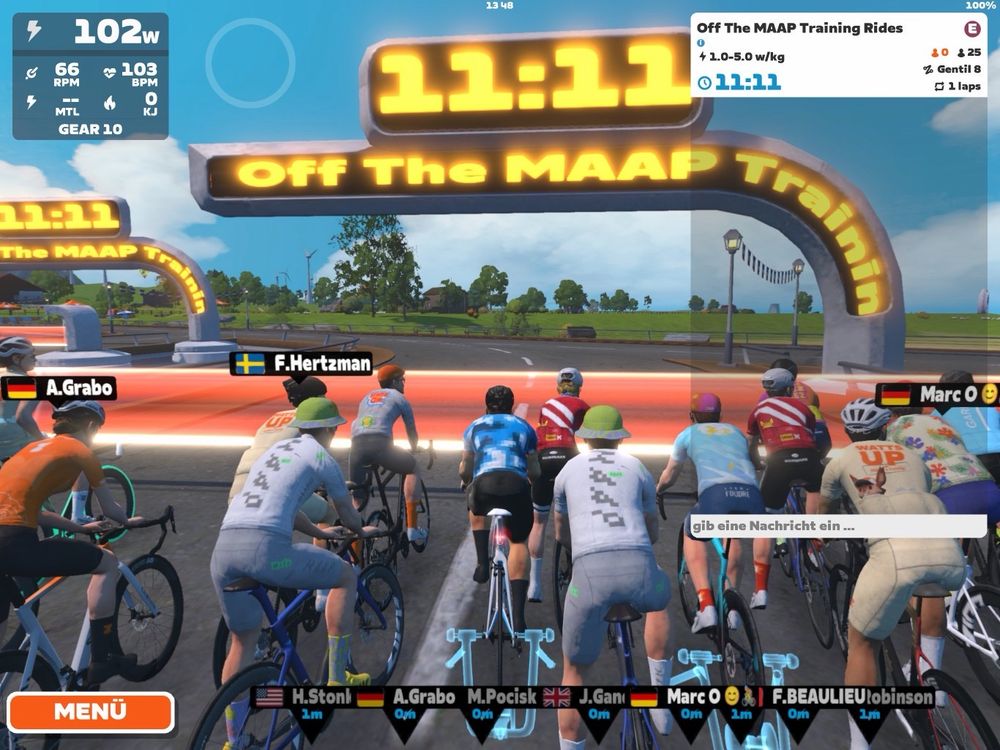
Task: Select the power and cadence stats panel
Action: [90, 76]
